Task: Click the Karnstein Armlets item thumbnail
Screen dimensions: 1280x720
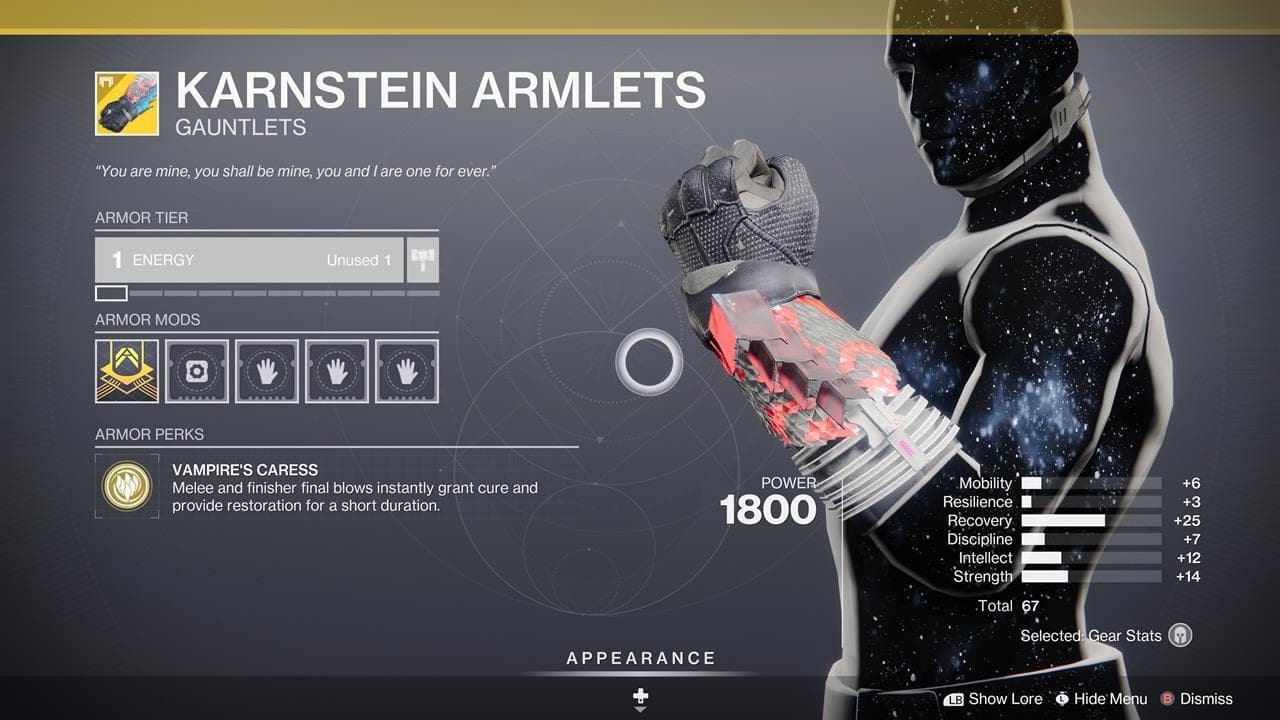Action: [124, 101]
